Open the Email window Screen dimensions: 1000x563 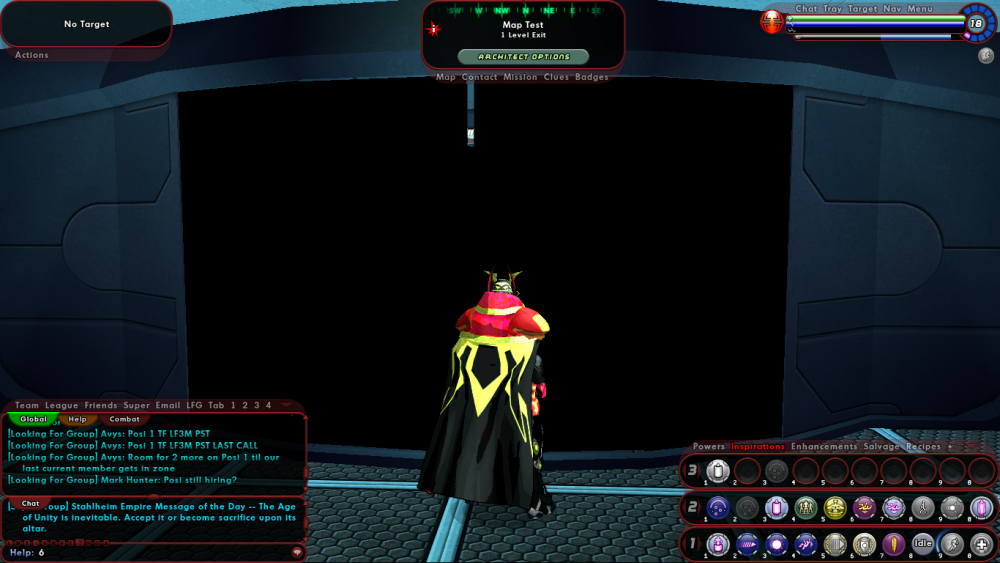click(168, 405)
